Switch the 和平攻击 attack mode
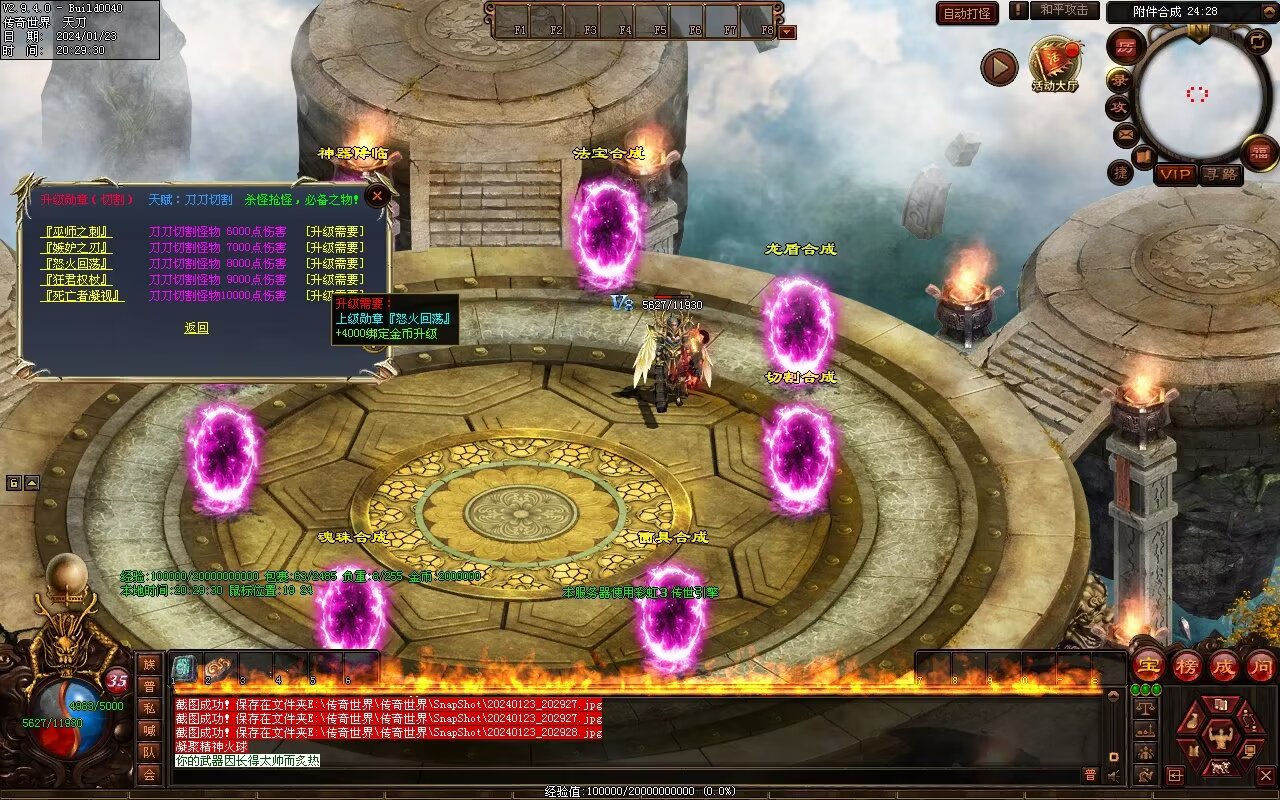Screen dimensions: 1280x800 [x=1063, y=10]
